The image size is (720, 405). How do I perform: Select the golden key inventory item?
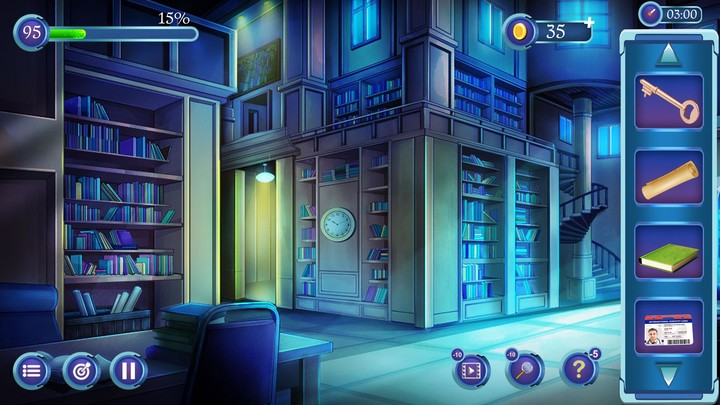(668, 101)
